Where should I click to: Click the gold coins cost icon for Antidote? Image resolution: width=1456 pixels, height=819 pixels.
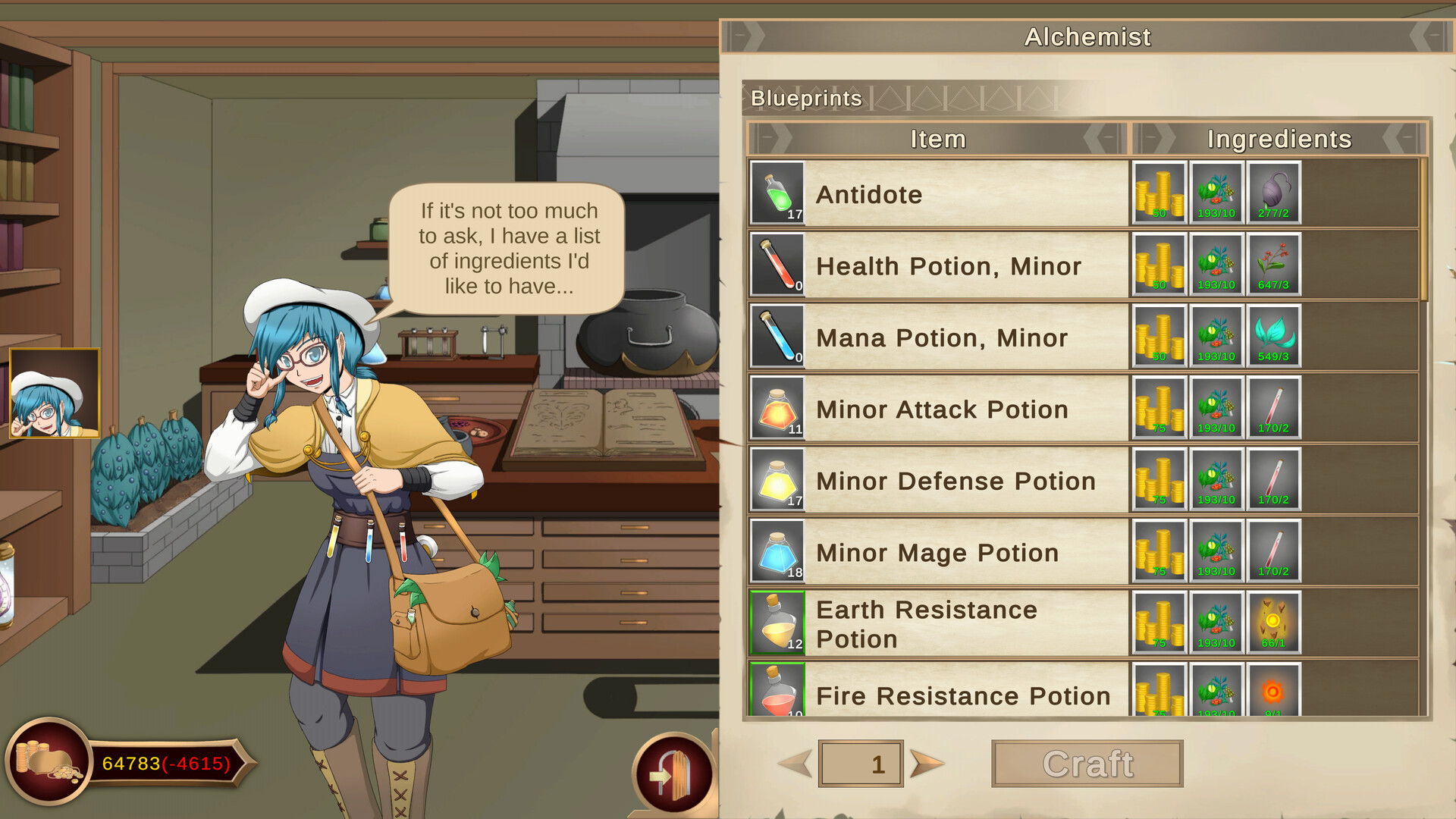click(x=1159, y=193)
